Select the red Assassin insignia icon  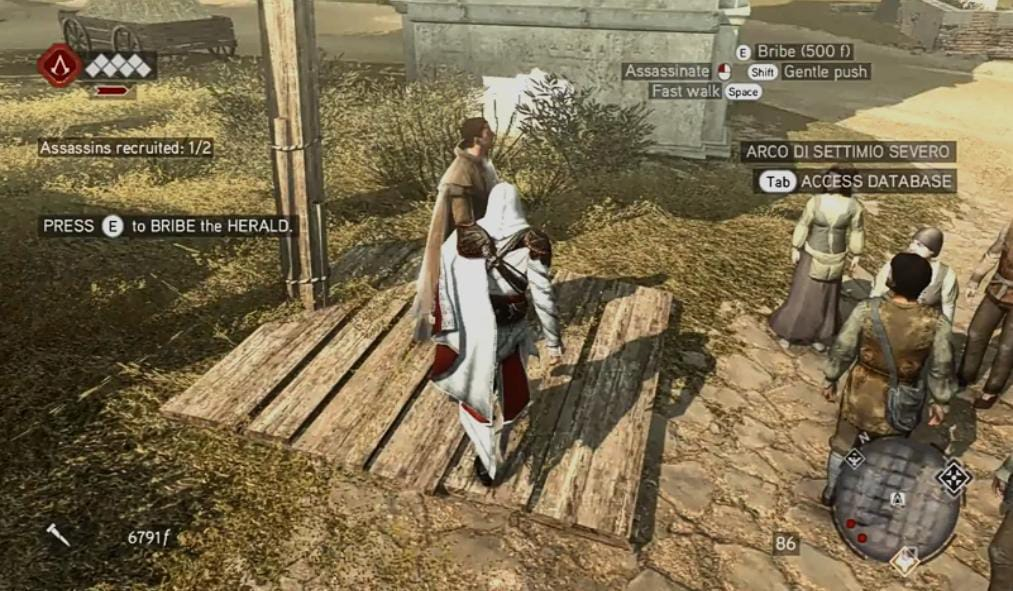59,65
